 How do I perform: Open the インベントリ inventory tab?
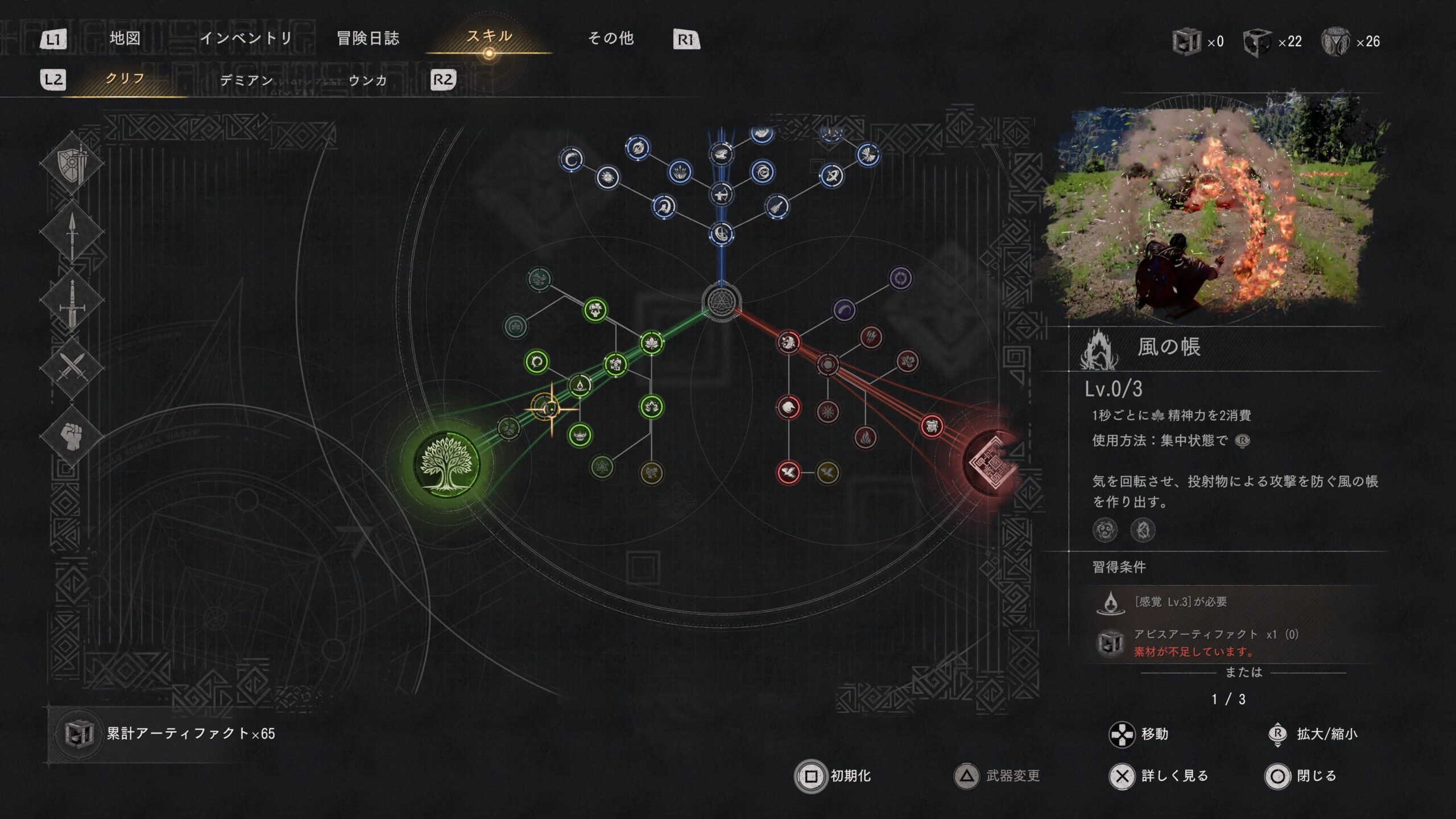pyautogui.click(x=246, y=39)
